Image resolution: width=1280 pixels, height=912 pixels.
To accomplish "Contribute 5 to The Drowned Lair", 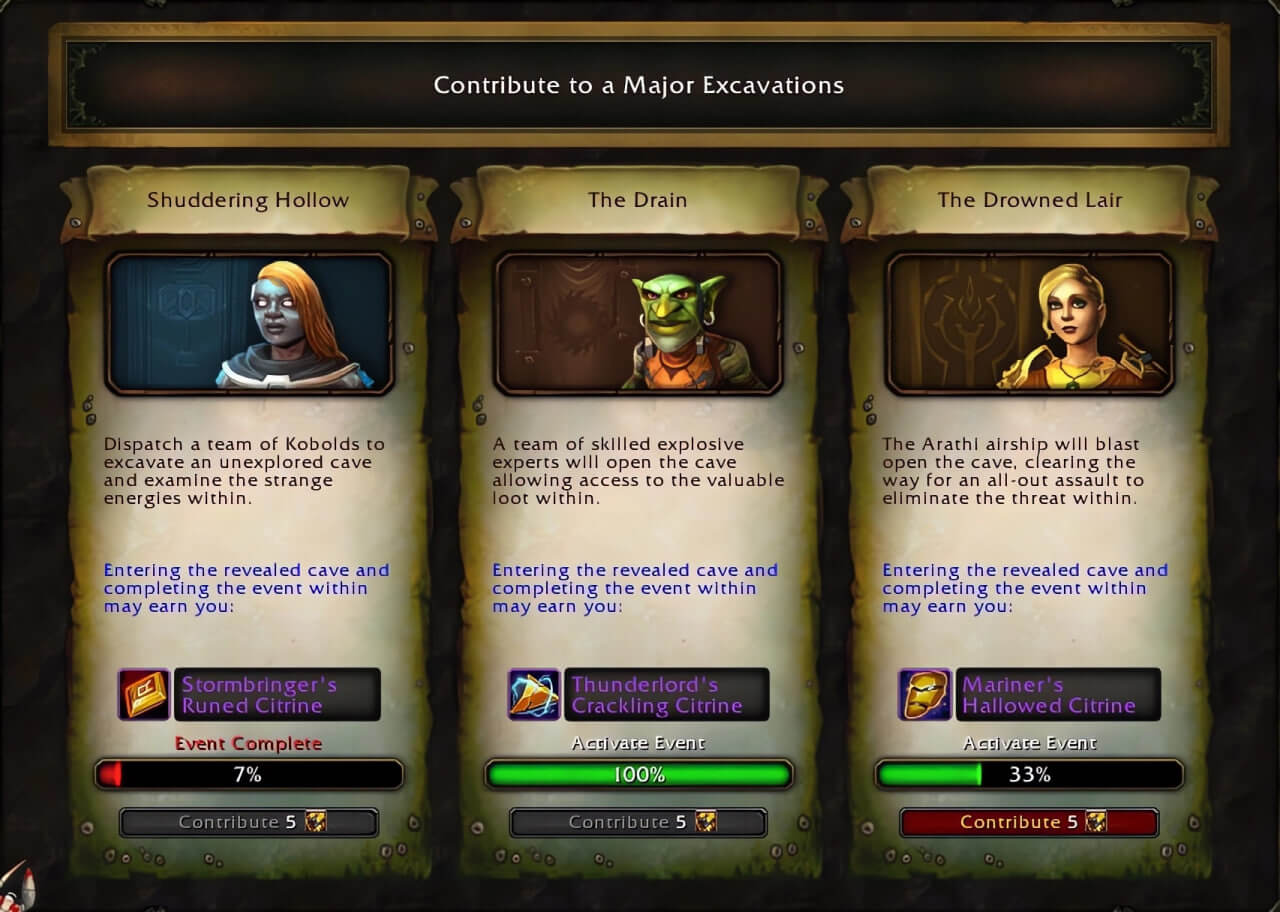I will point(1029,822).
